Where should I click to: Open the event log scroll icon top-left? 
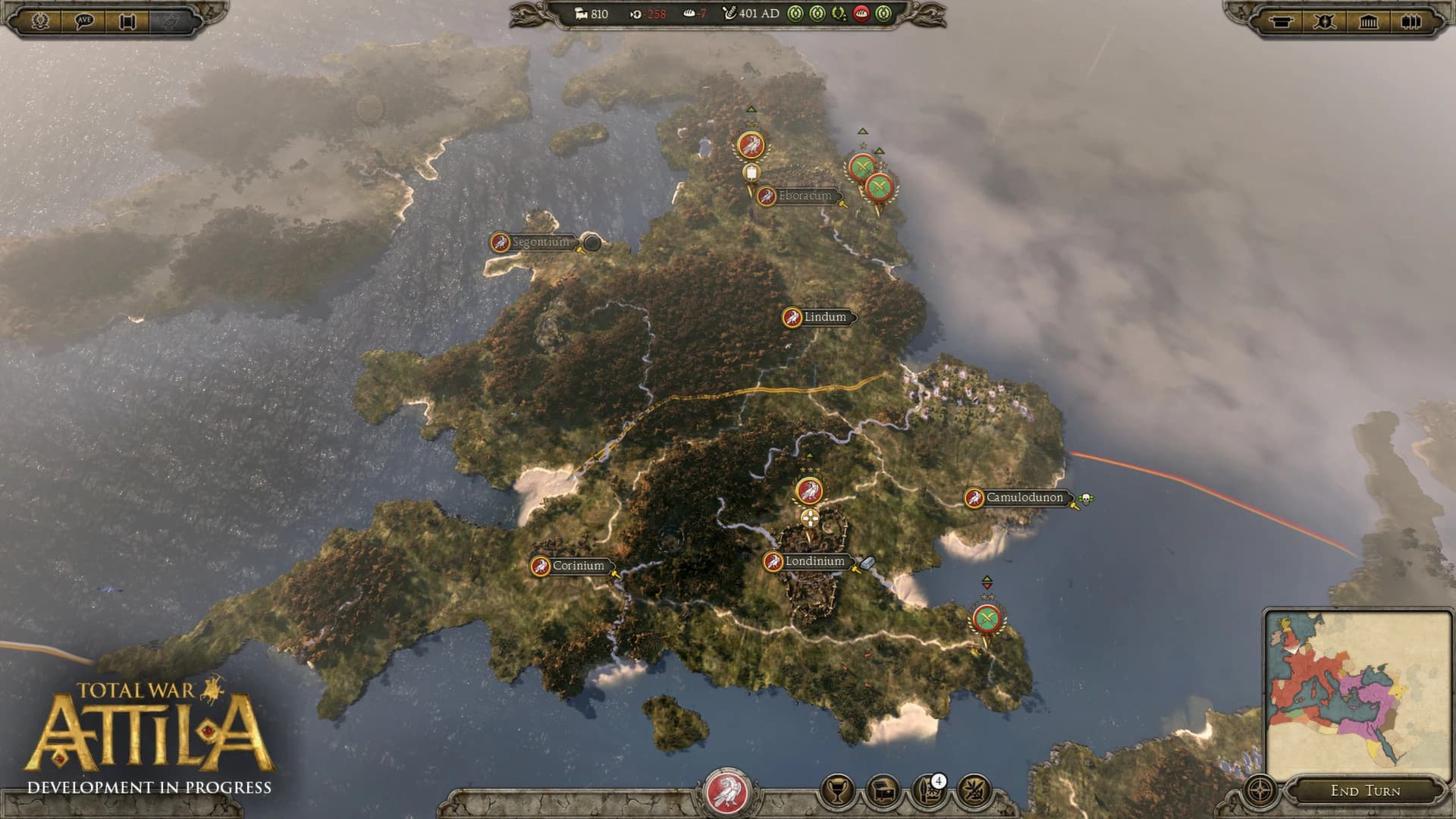coord(127,20)
